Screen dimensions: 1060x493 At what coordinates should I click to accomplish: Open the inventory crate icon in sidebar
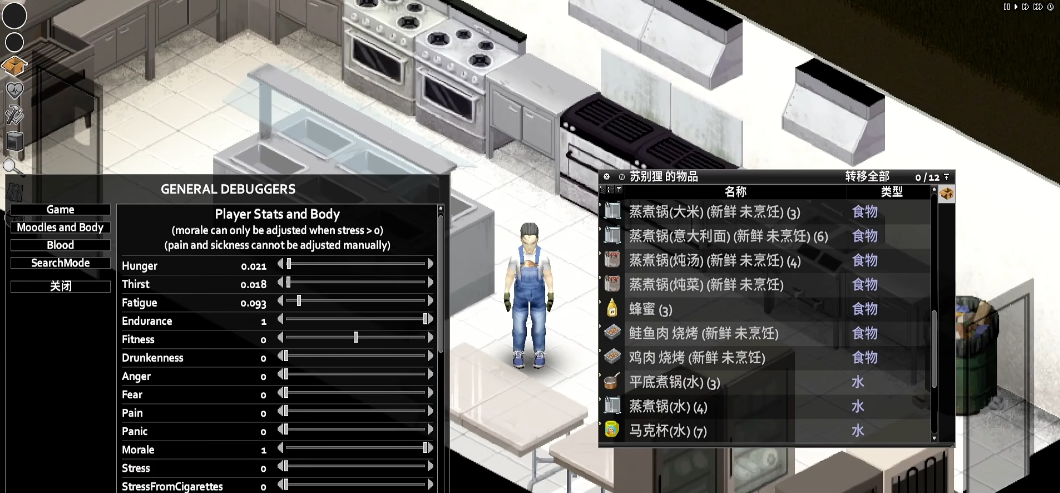[15, 67]
